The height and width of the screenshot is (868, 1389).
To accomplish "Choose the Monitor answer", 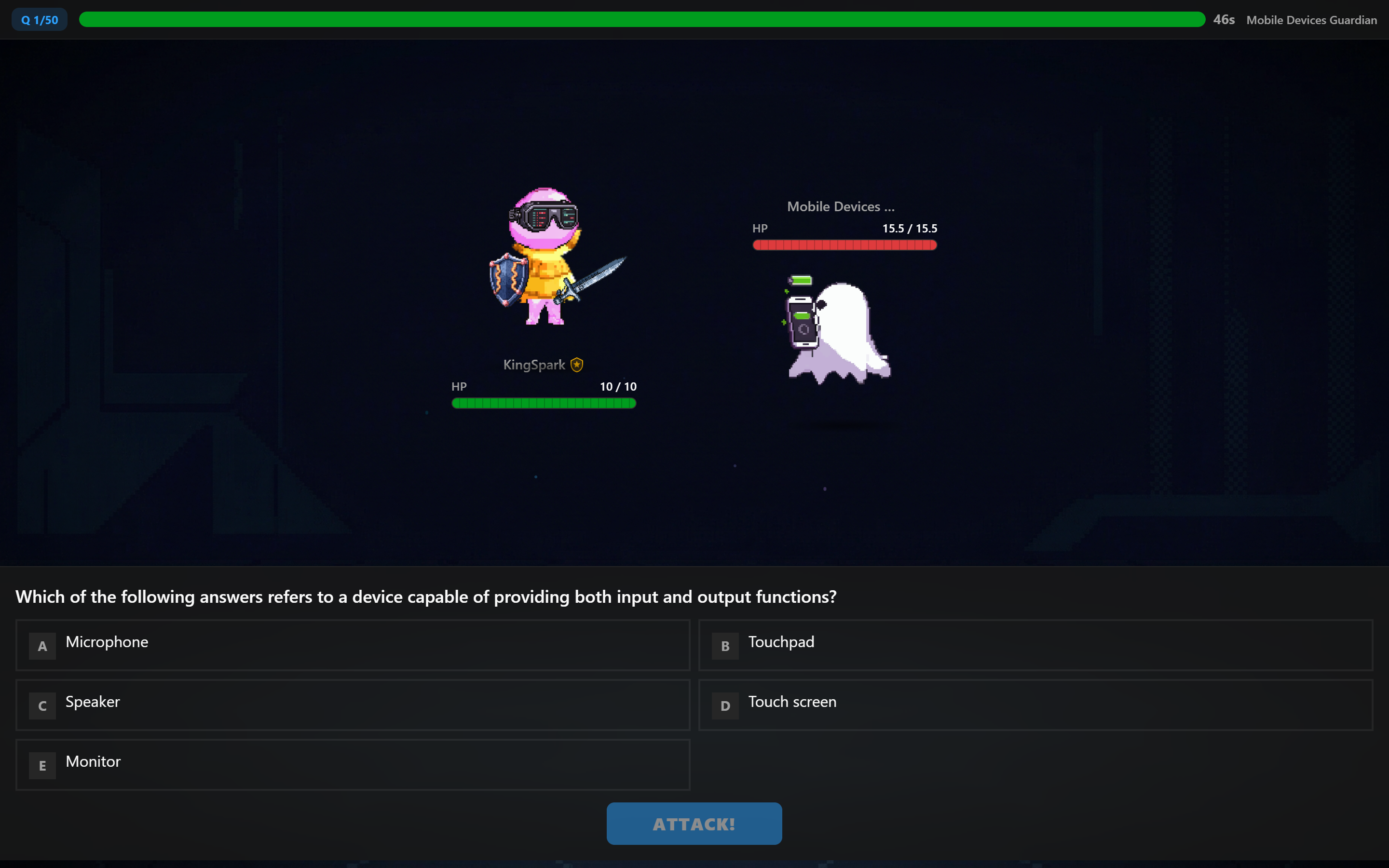I will pyautogui.click(x=353, y=765).
